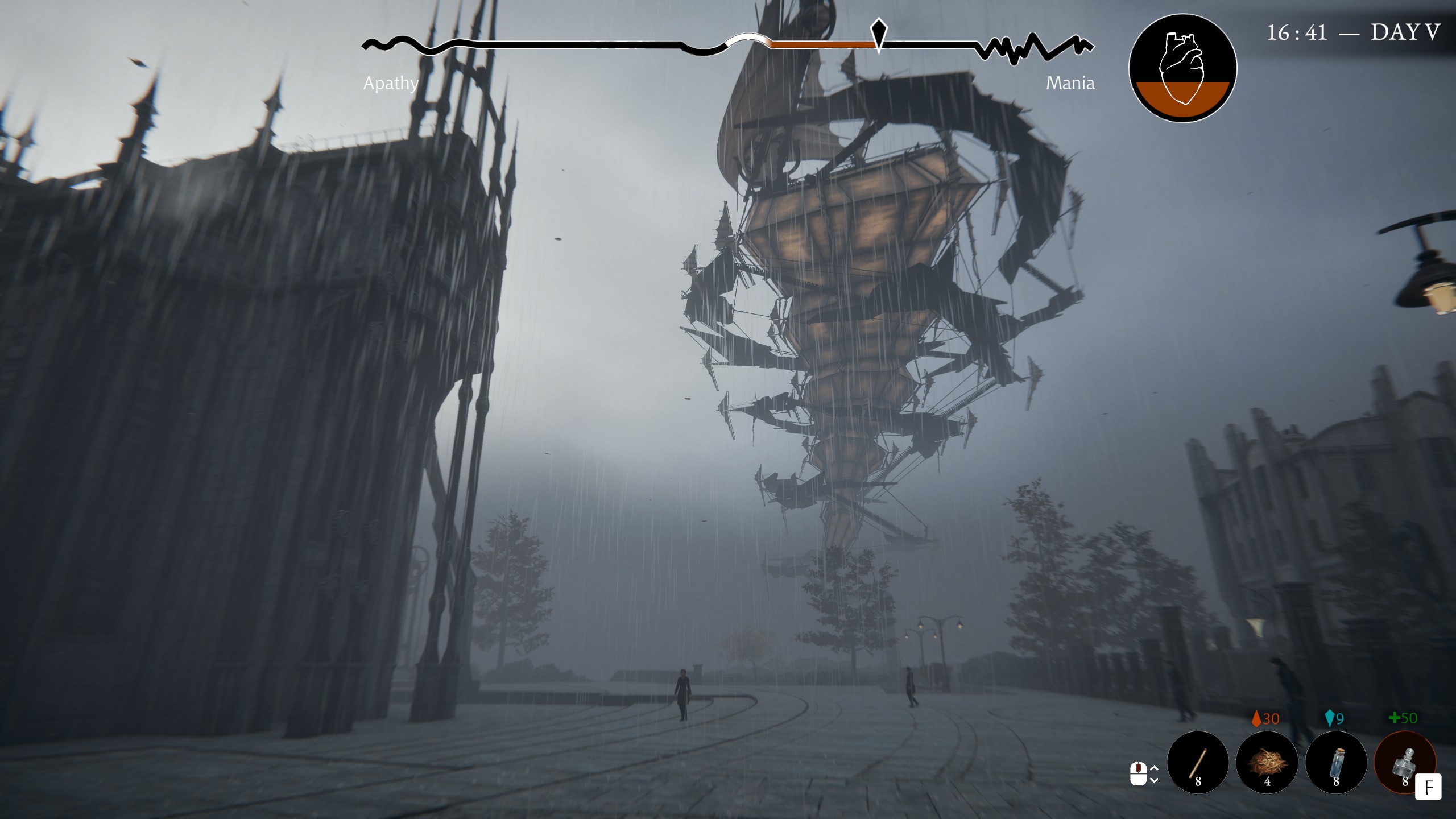Pick the corked blue vial slot
The width and height of the screenshot is (1456, 819).
tap(1336, 762)
